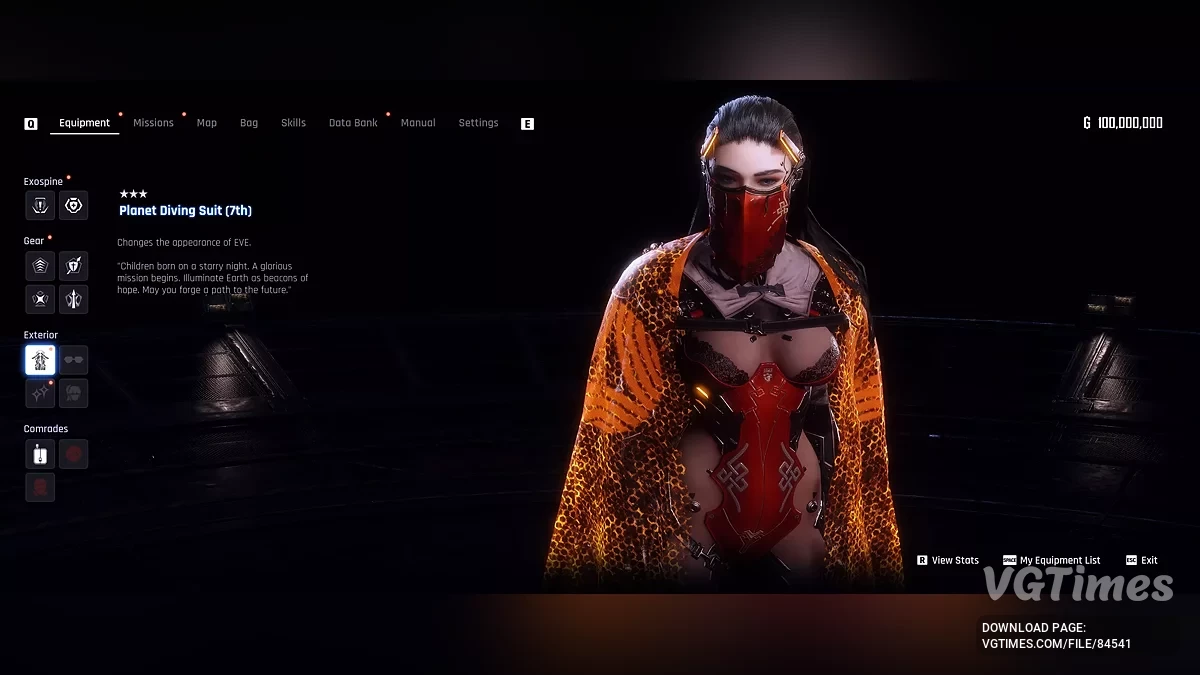Choose the heart emblem Exospine slot

(x=73, y=205)
